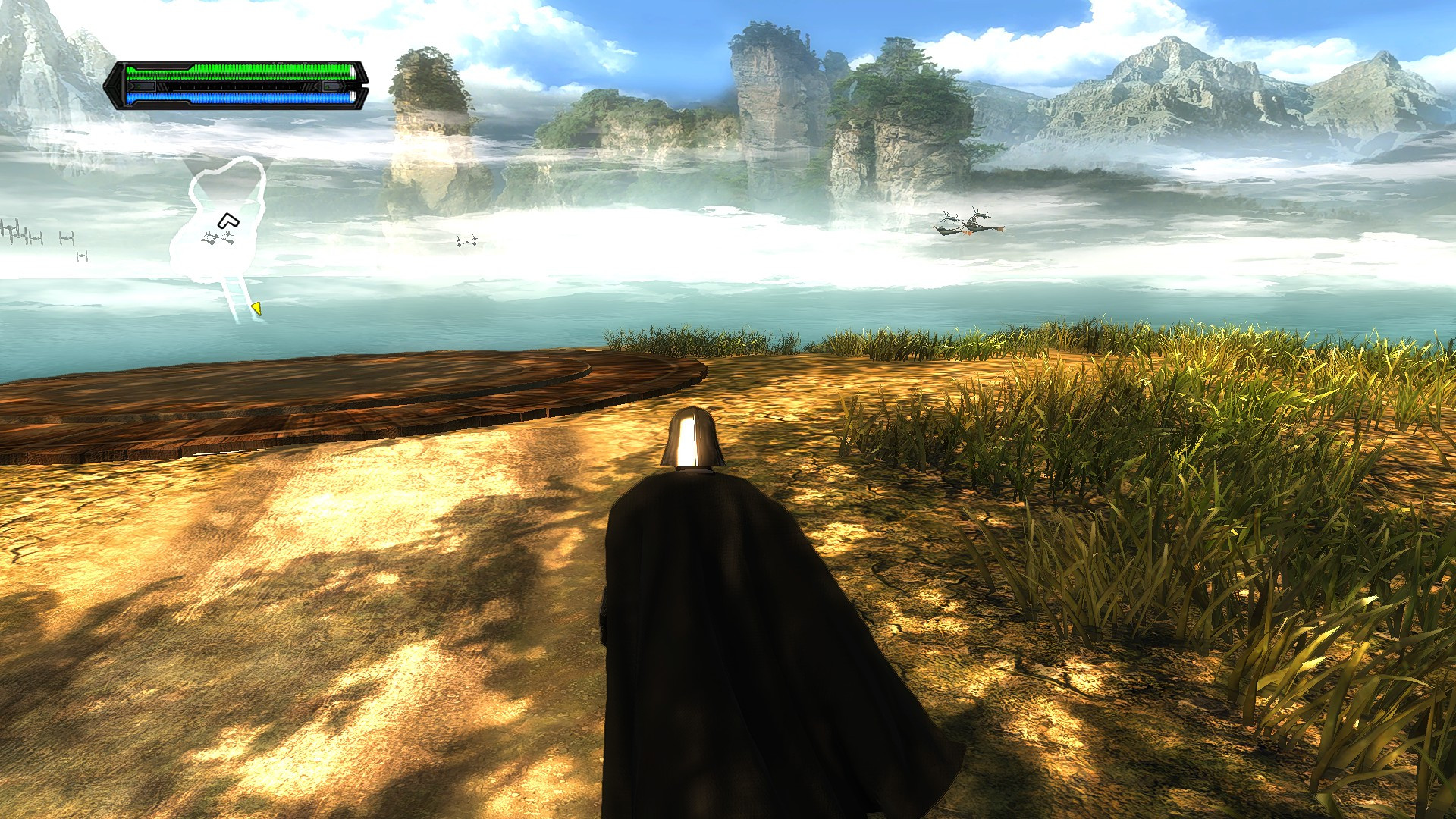1456x819 pixels.
Task: Toggle the blue Force energy bar
Action: click(x=239, y=97)
